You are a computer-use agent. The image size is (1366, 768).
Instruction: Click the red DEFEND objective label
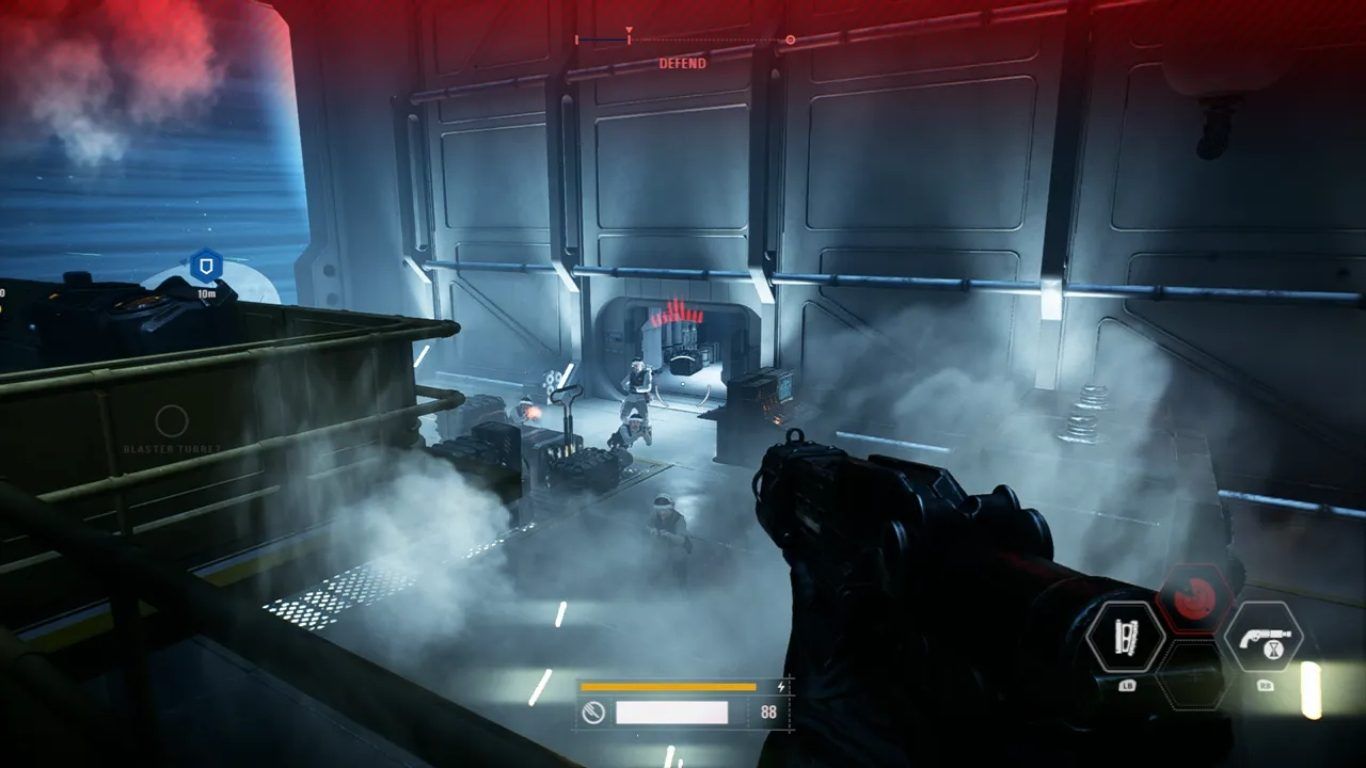pos(682,63)
